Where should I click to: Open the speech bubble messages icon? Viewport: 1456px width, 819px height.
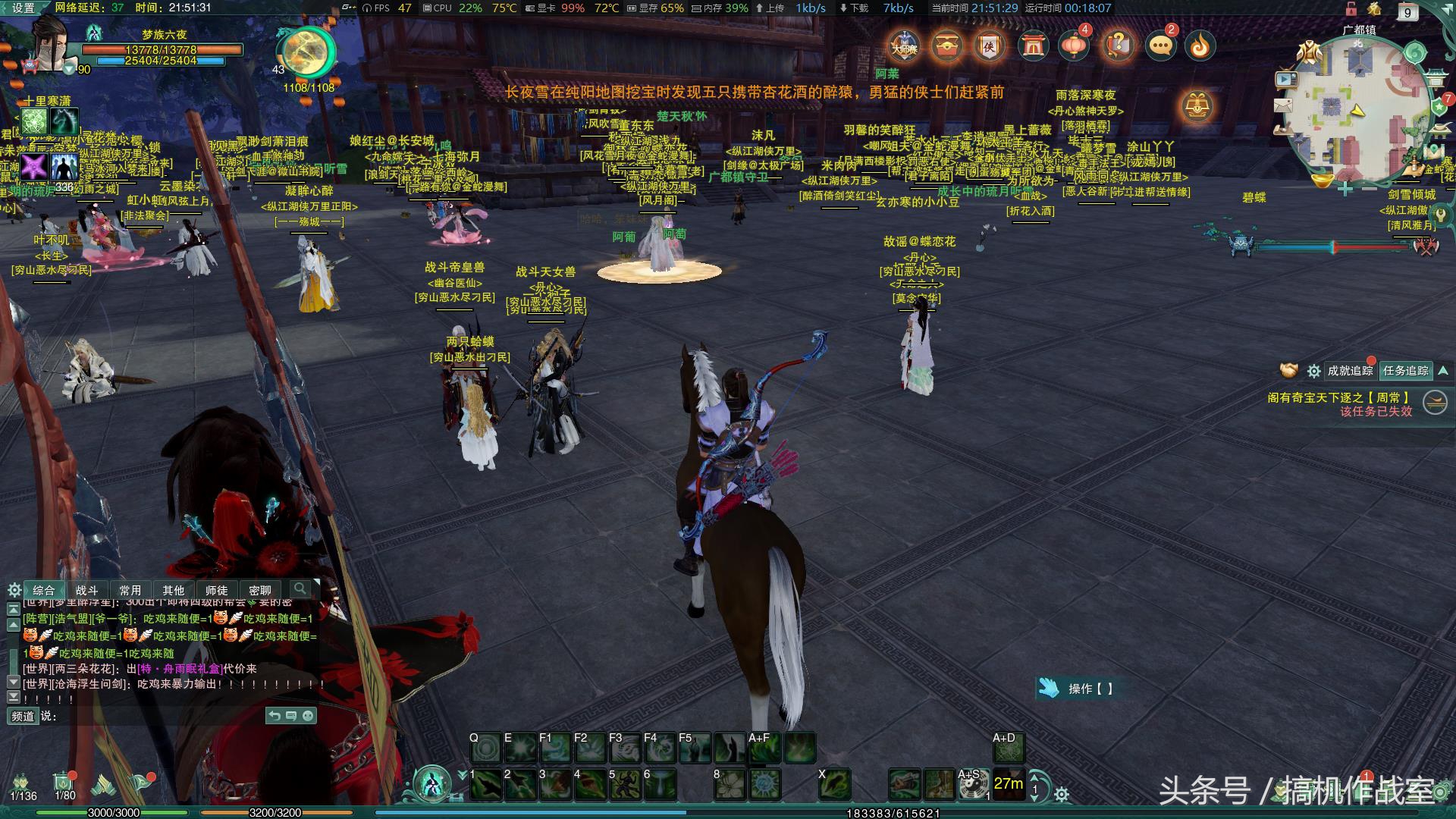[1160, 47]
